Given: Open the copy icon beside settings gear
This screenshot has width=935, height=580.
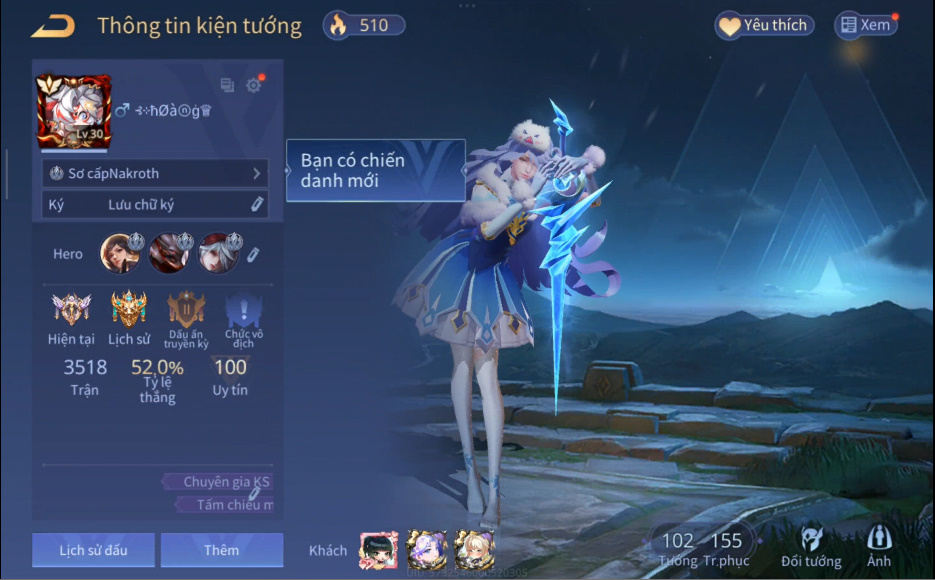Looking at the screenshot, I should (227, 85).
